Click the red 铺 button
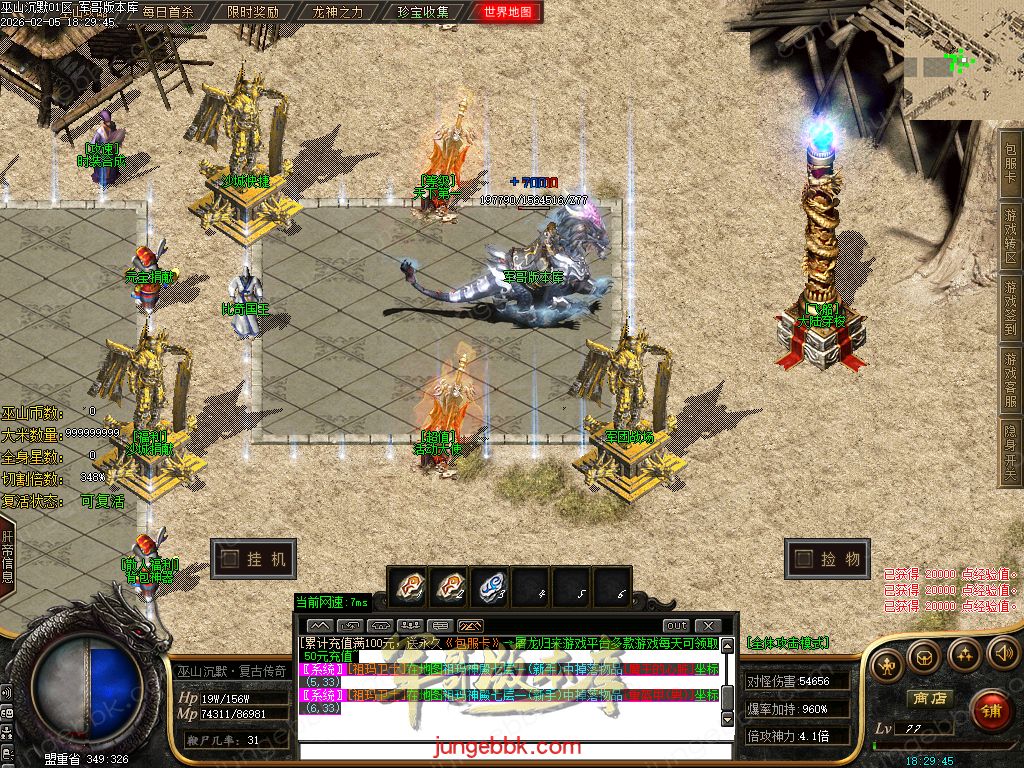The width and height of the screenshot is (1024, 768). click(x=992, y=709)
